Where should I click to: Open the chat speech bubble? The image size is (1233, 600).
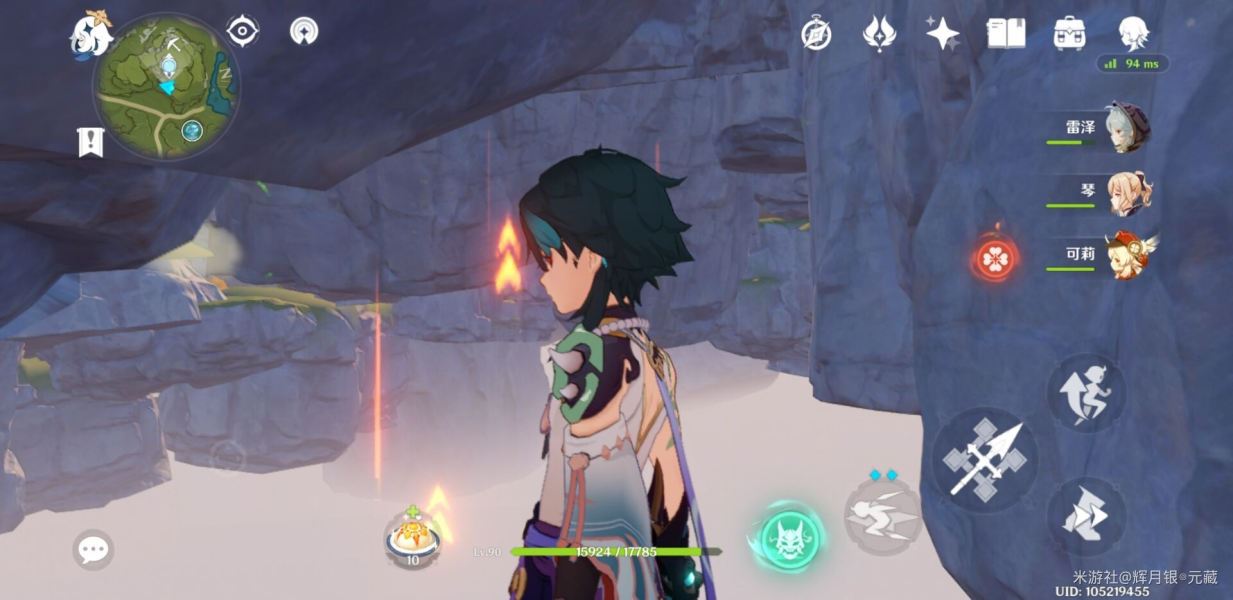(x=93, y=549)
